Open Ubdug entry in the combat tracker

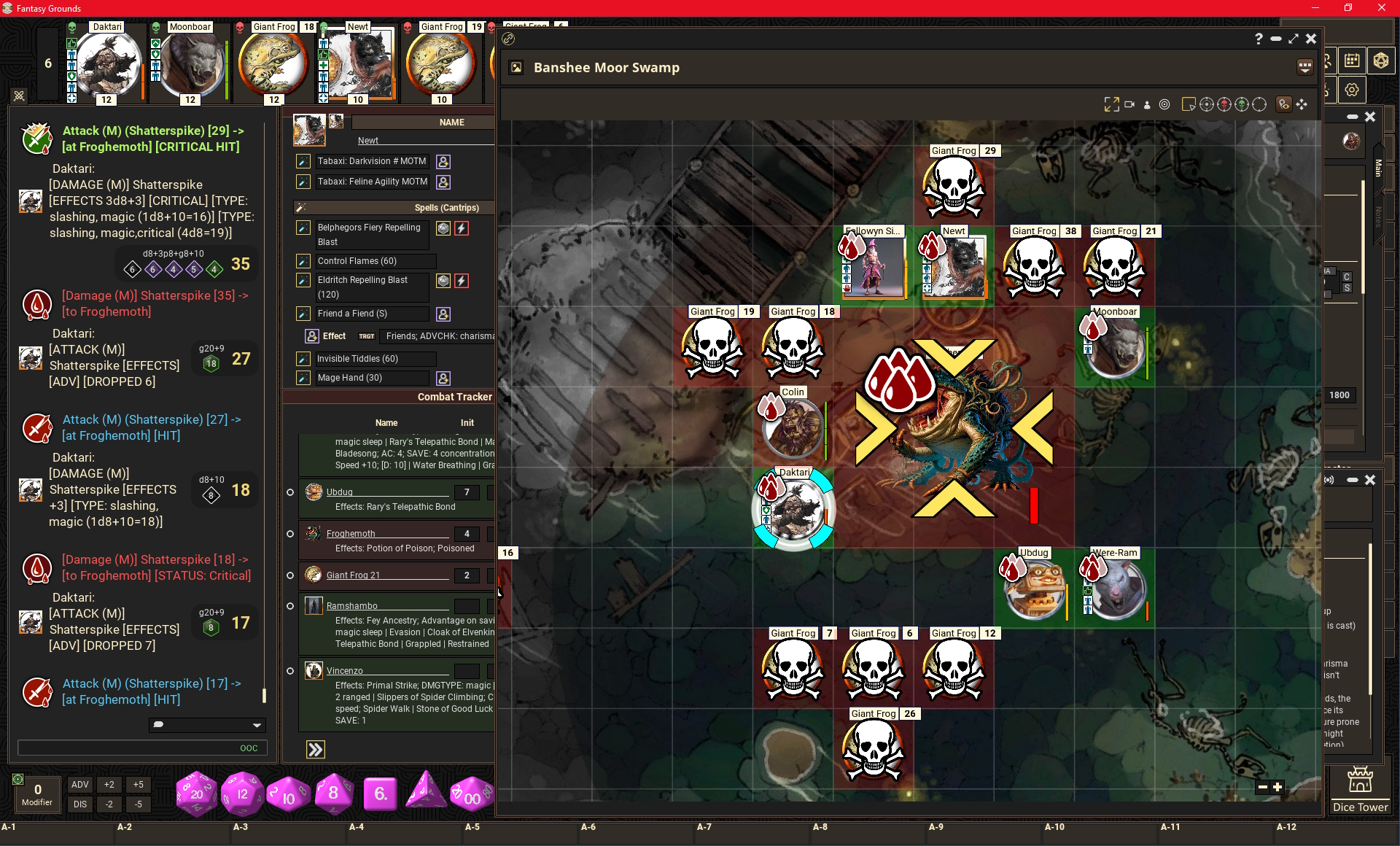339,492
